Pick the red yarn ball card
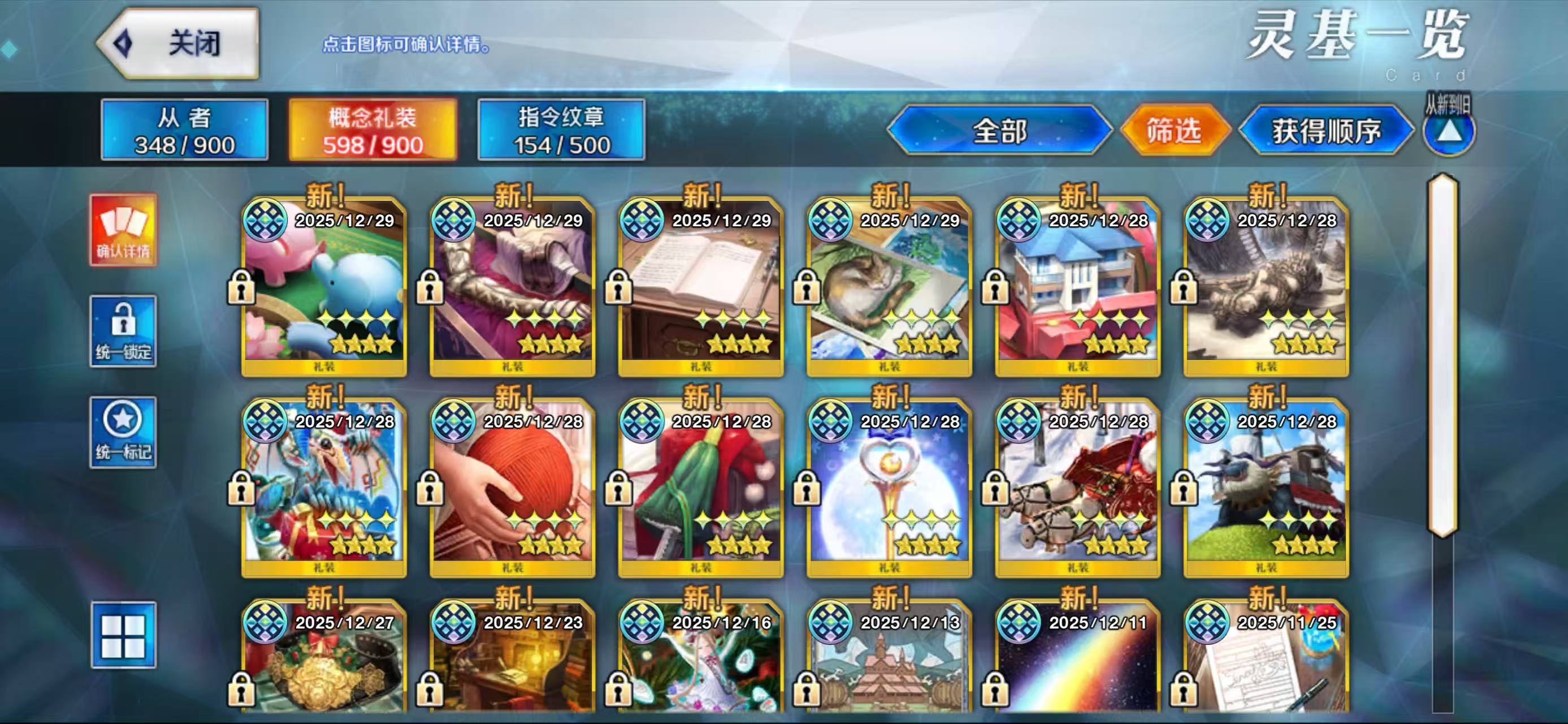The image size is (1568, 724). [512, 487]
